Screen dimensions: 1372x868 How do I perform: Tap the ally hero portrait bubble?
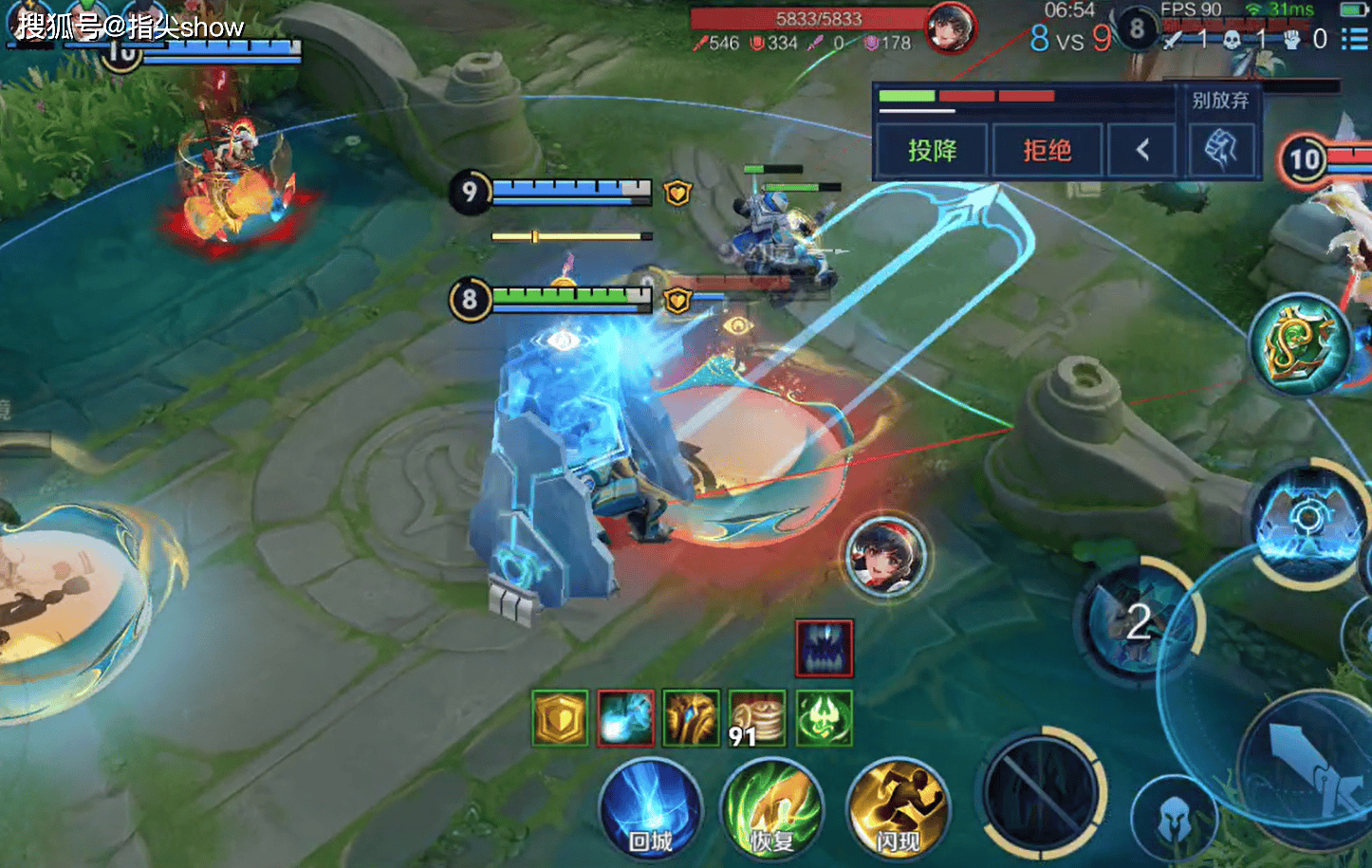885,555
